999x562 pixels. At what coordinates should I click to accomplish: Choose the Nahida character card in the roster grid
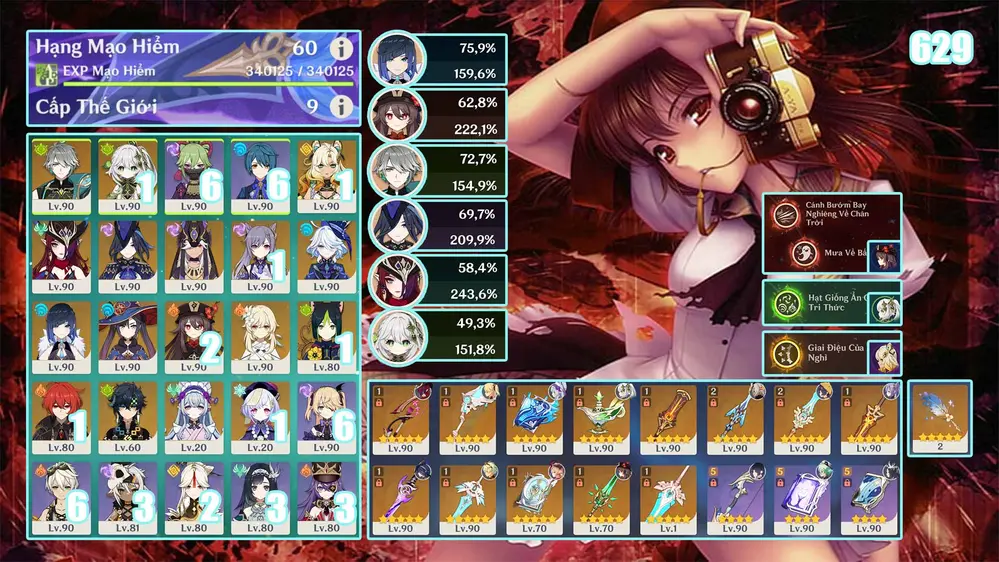tap(127, 174)
